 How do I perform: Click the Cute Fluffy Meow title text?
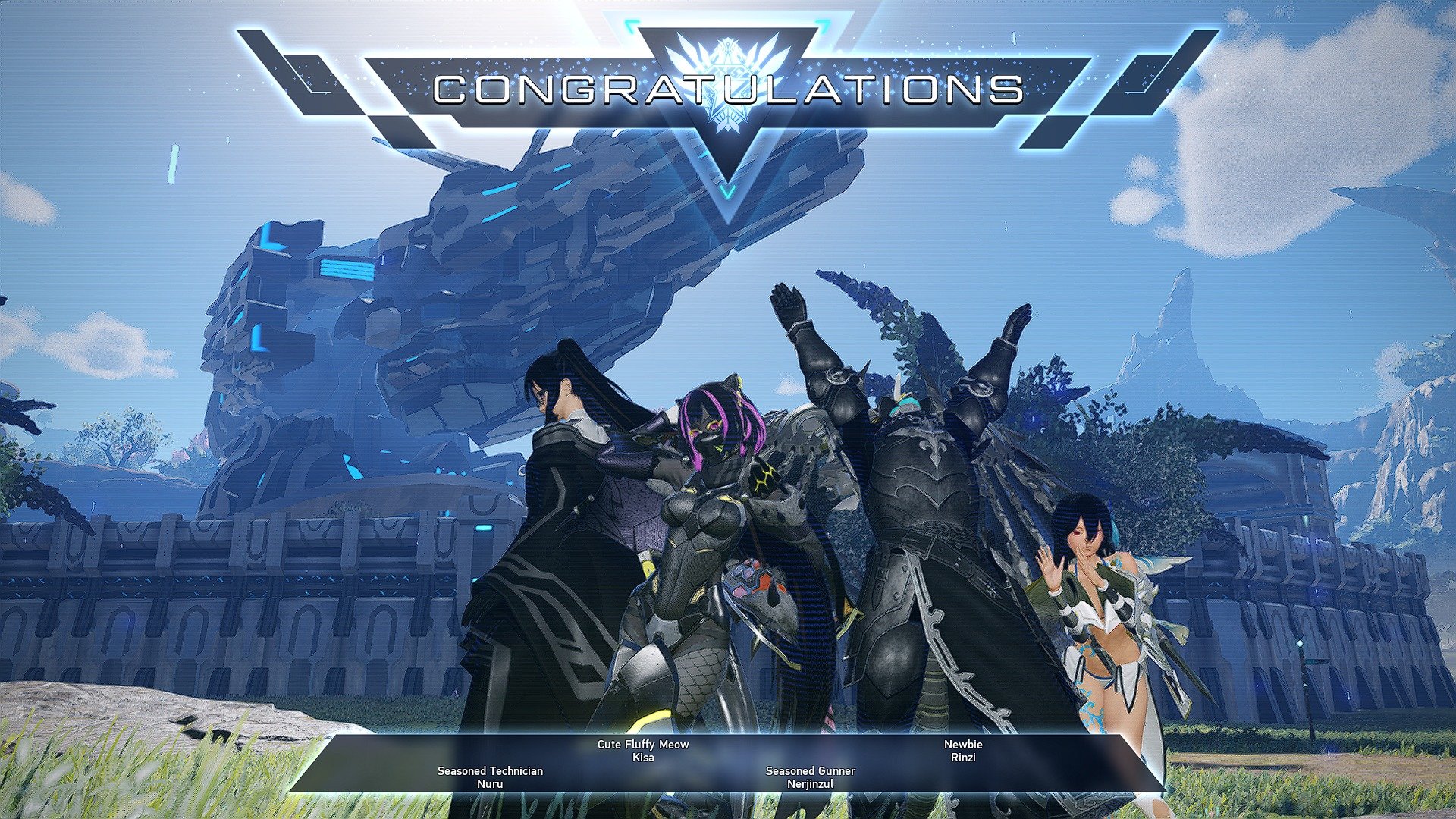click(641, 744)
